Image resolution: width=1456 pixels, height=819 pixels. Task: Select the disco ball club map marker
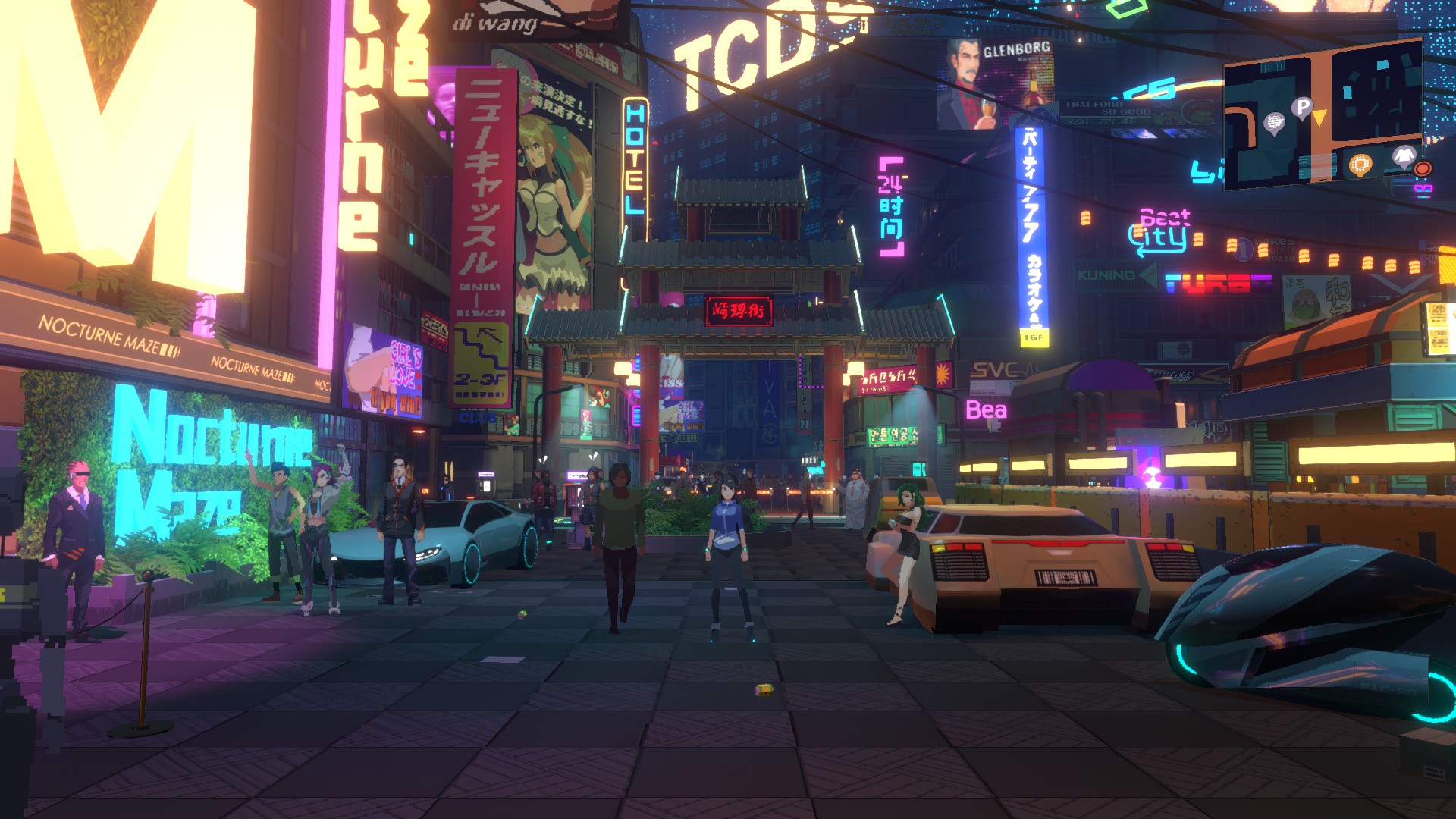pyautogui.click(x=1275, y=123)
